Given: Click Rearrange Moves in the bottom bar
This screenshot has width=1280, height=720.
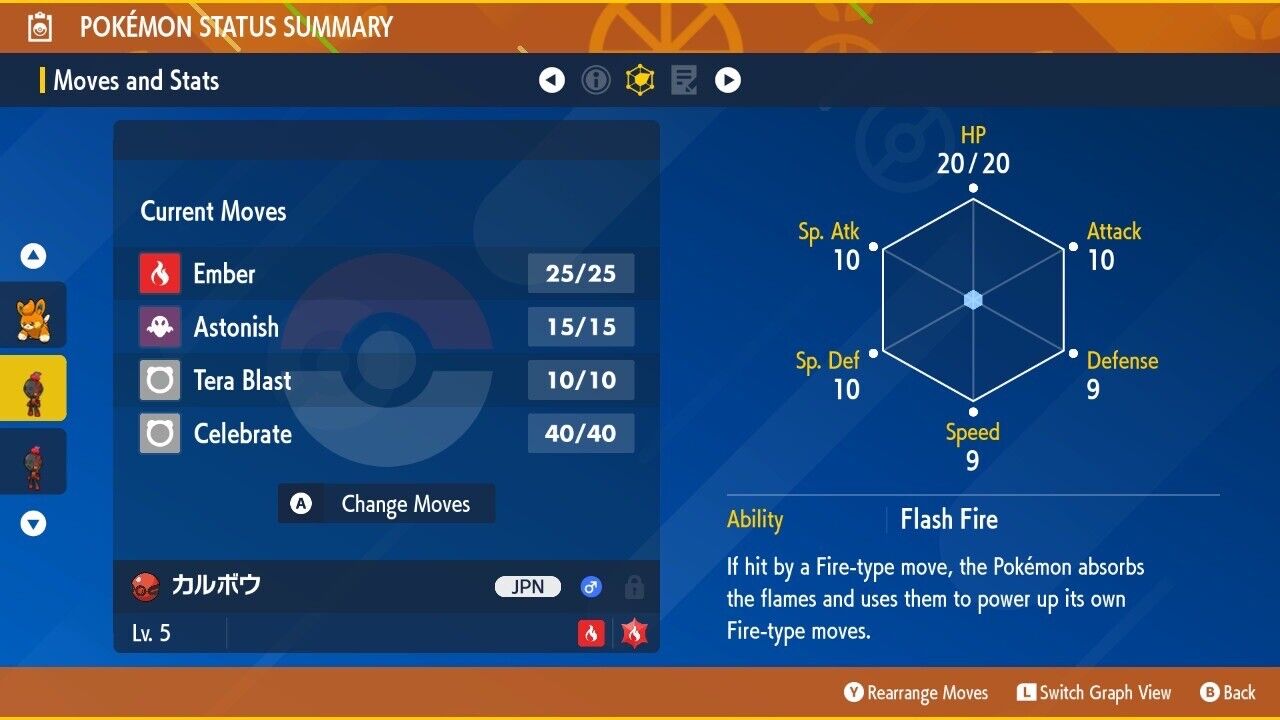Looking at the screenshot, I should [916, 693].
